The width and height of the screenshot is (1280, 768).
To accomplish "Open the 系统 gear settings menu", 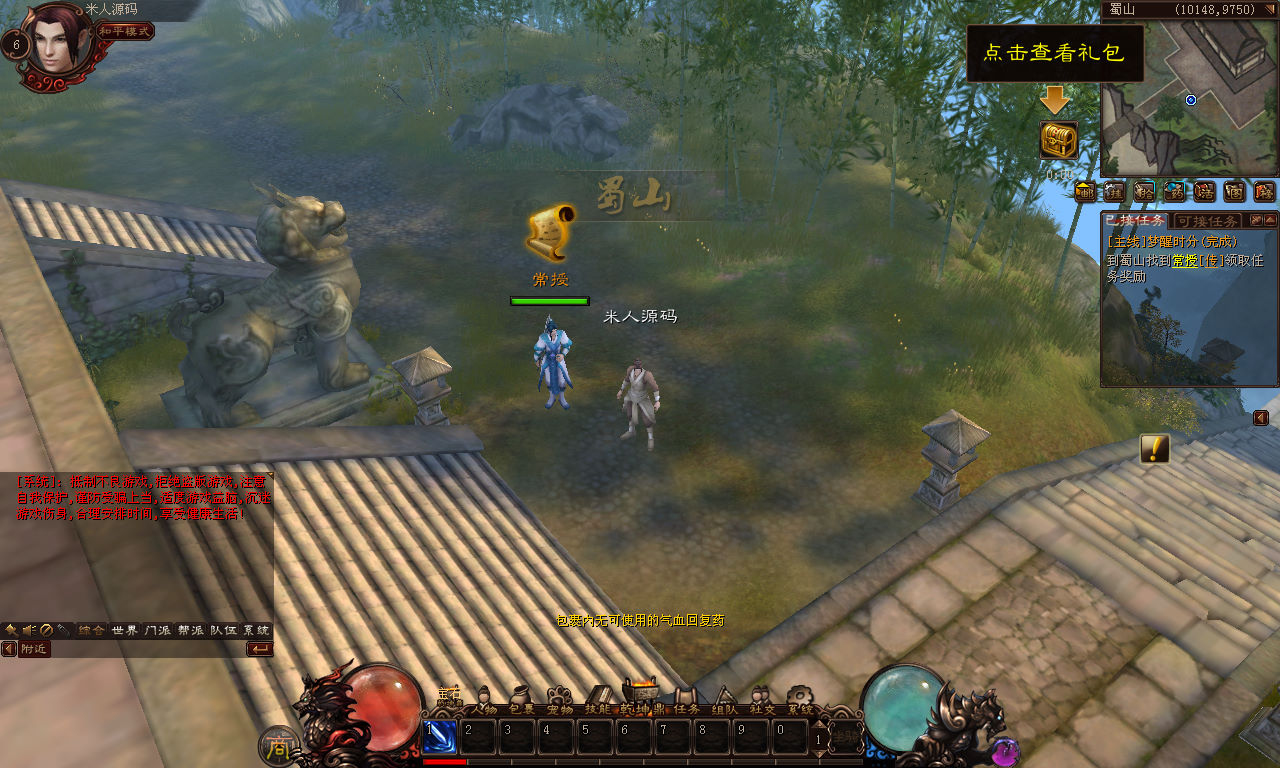I will tap(800, 701).
